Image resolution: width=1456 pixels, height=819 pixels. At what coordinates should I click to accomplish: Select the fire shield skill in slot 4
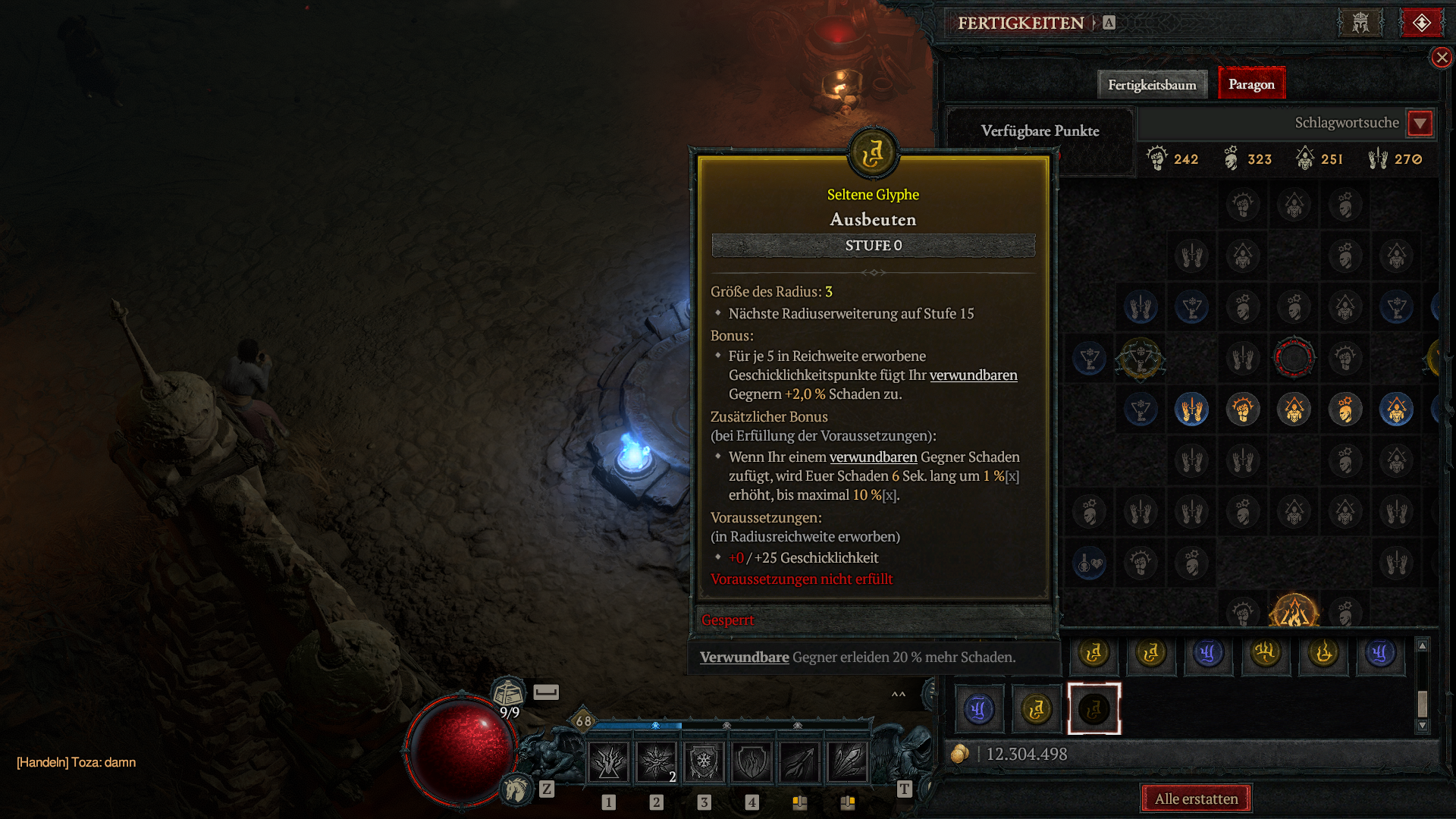(x=752, y=761)
